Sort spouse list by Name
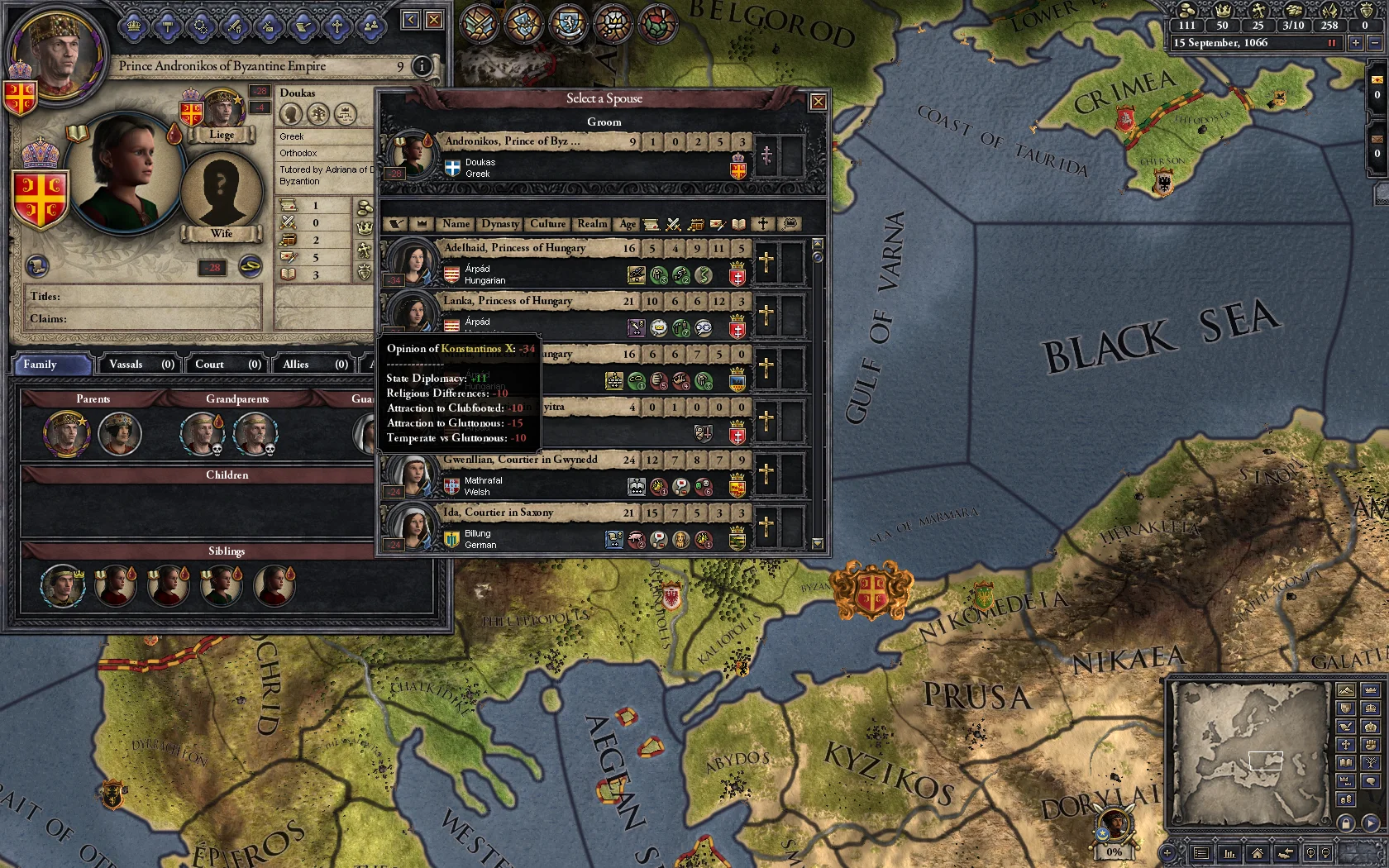 click(x=456, y=224)
